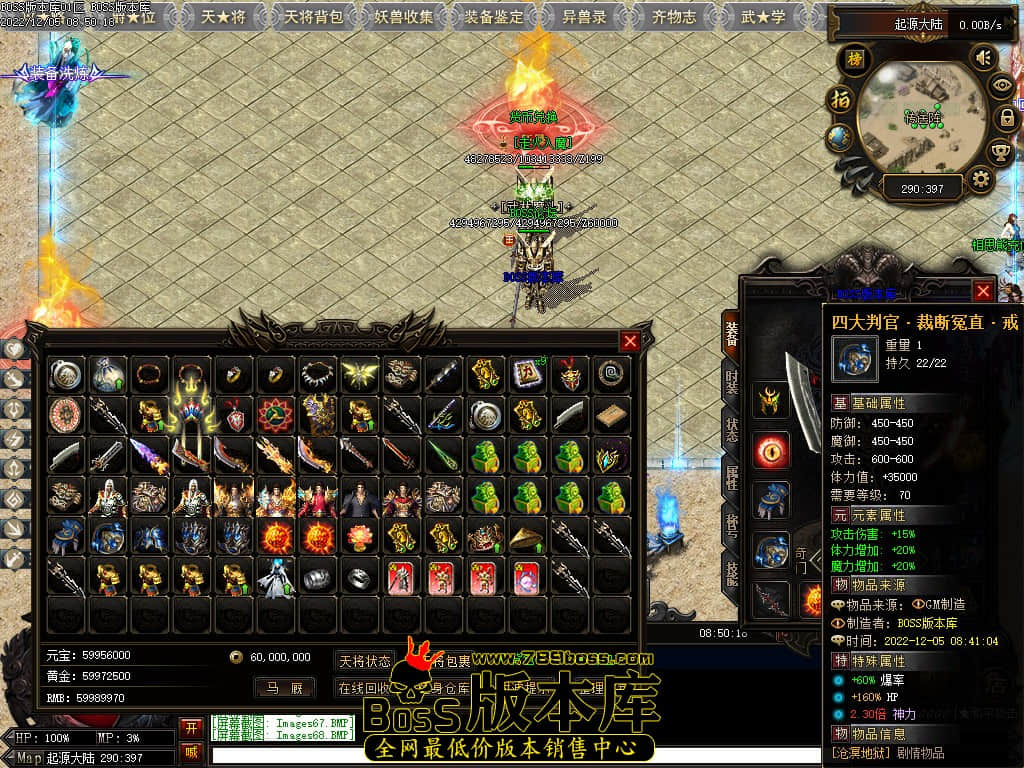The width and height of the screenshot is (1024, 768).
Task: Open the 装备鉴定 top menu
Action: click(x=495, y=16)
